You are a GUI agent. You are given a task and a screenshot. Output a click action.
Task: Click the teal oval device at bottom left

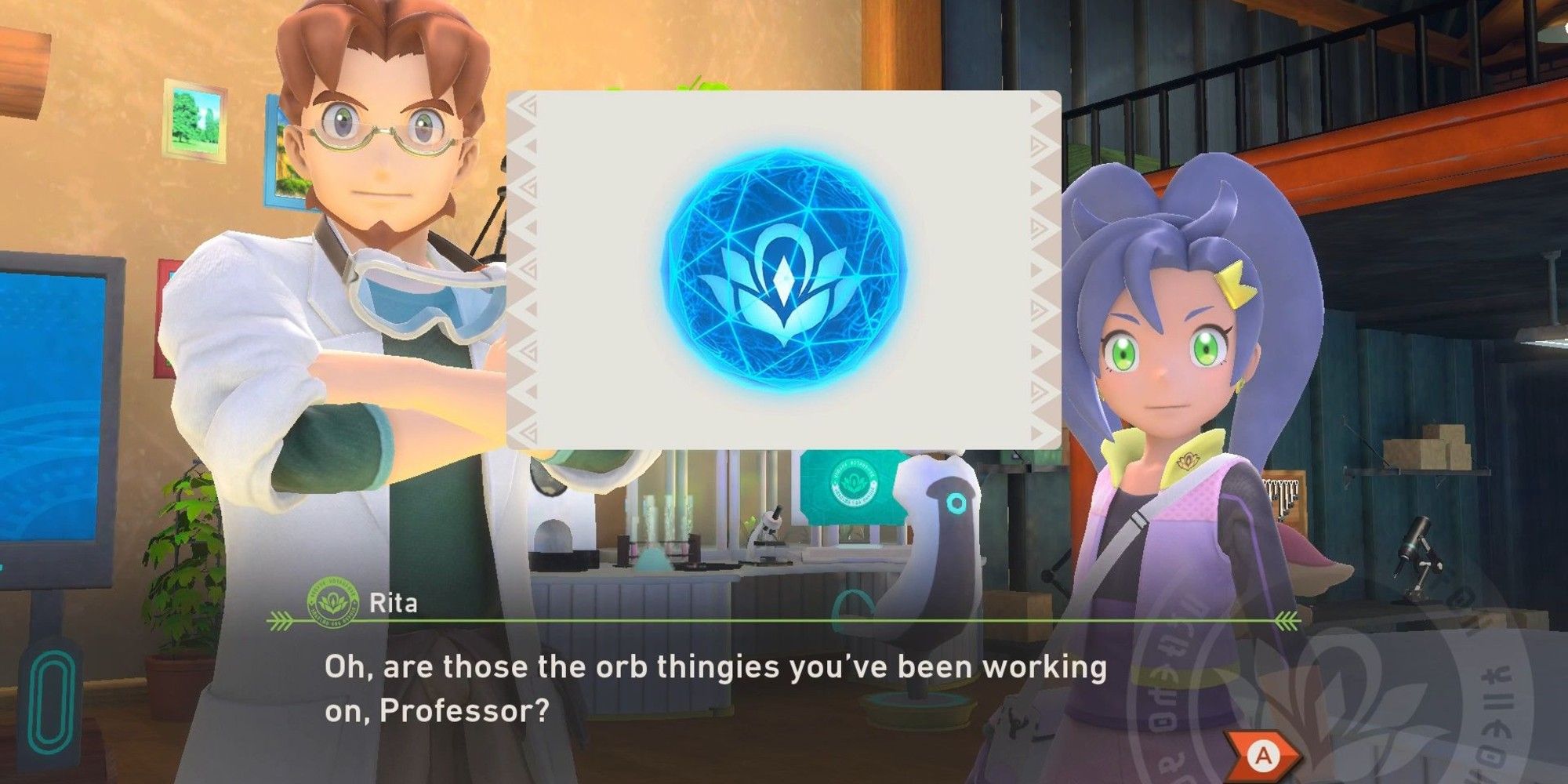click(x=49, y=702)
